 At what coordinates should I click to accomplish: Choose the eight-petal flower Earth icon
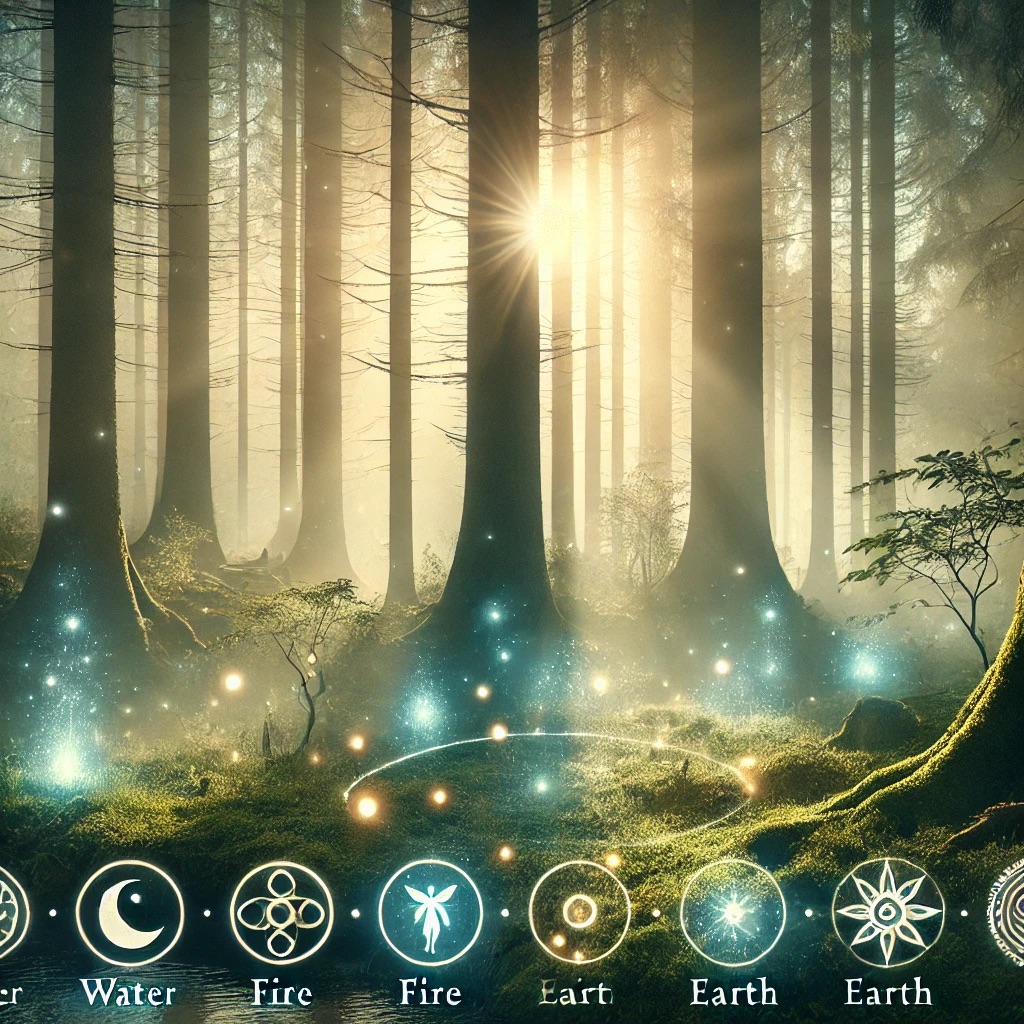click(x=887, y=912)
